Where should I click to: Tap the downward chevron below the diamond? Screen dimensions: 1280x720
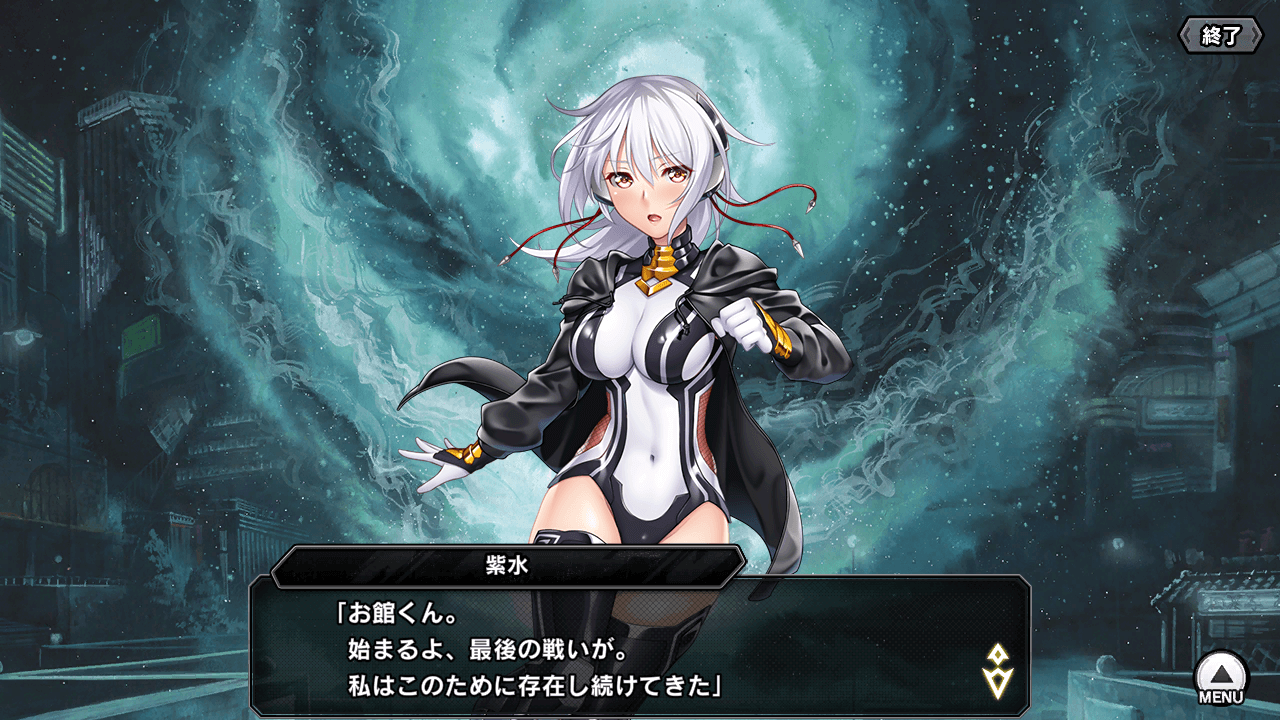[1000, 683]
